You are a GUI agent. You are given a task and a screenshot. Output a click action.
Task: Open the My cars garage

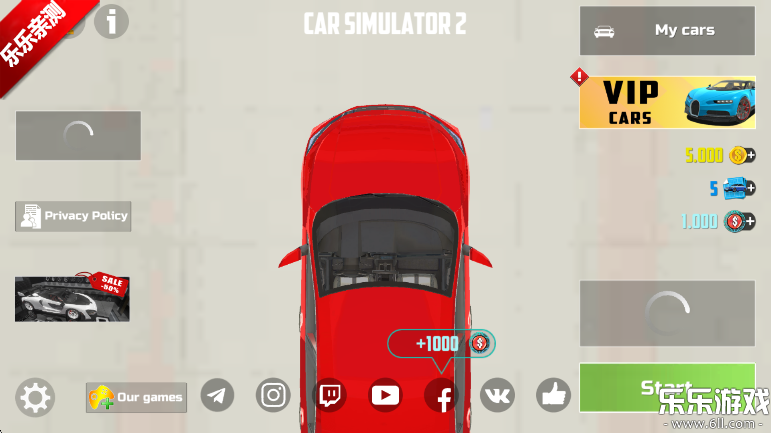point(667,31)
